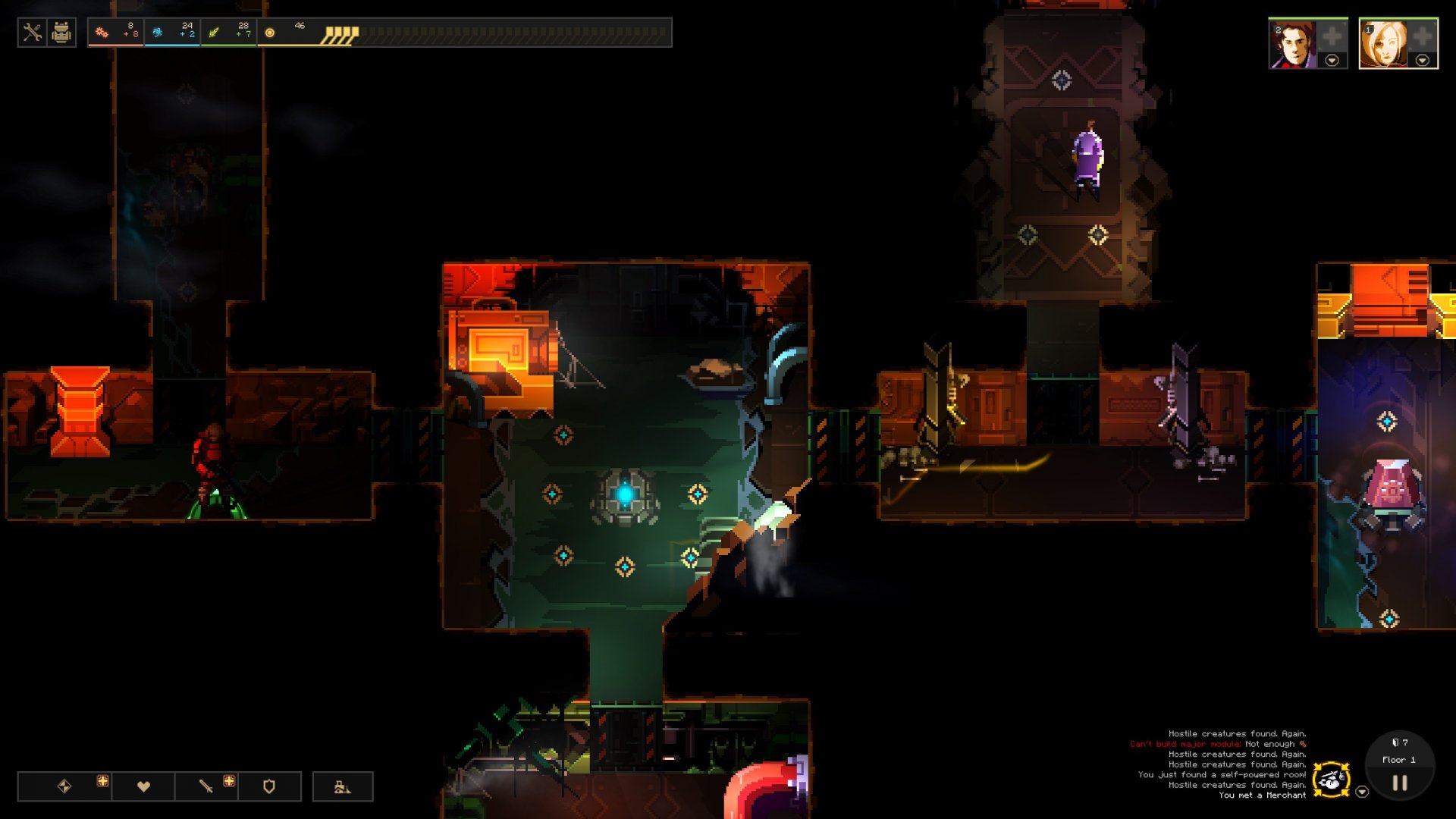This screenshot has height=819, width=1456.
Task: Collapse the event log arrow
Action: click(x=1362, y=792)
